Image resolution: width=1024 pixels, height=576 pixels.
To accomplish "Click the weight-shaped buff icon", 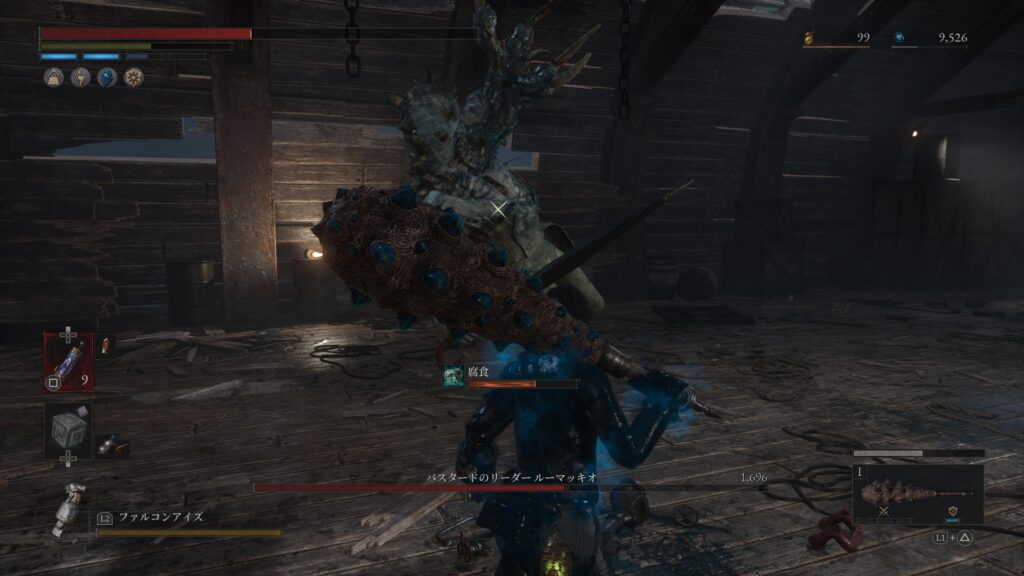I will coord(54,77).
